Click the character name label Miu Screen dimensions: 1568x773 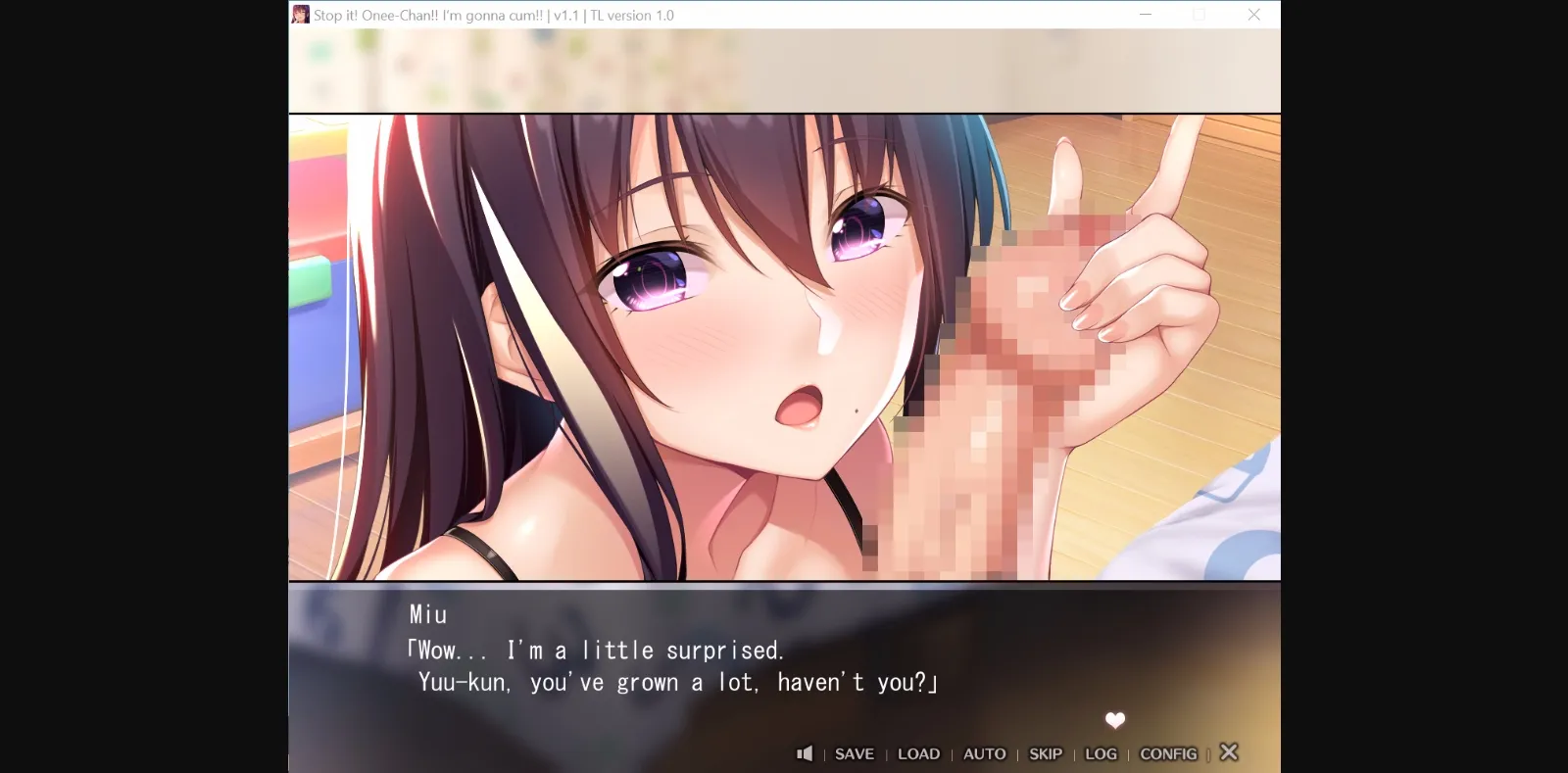tap(427, 614)
